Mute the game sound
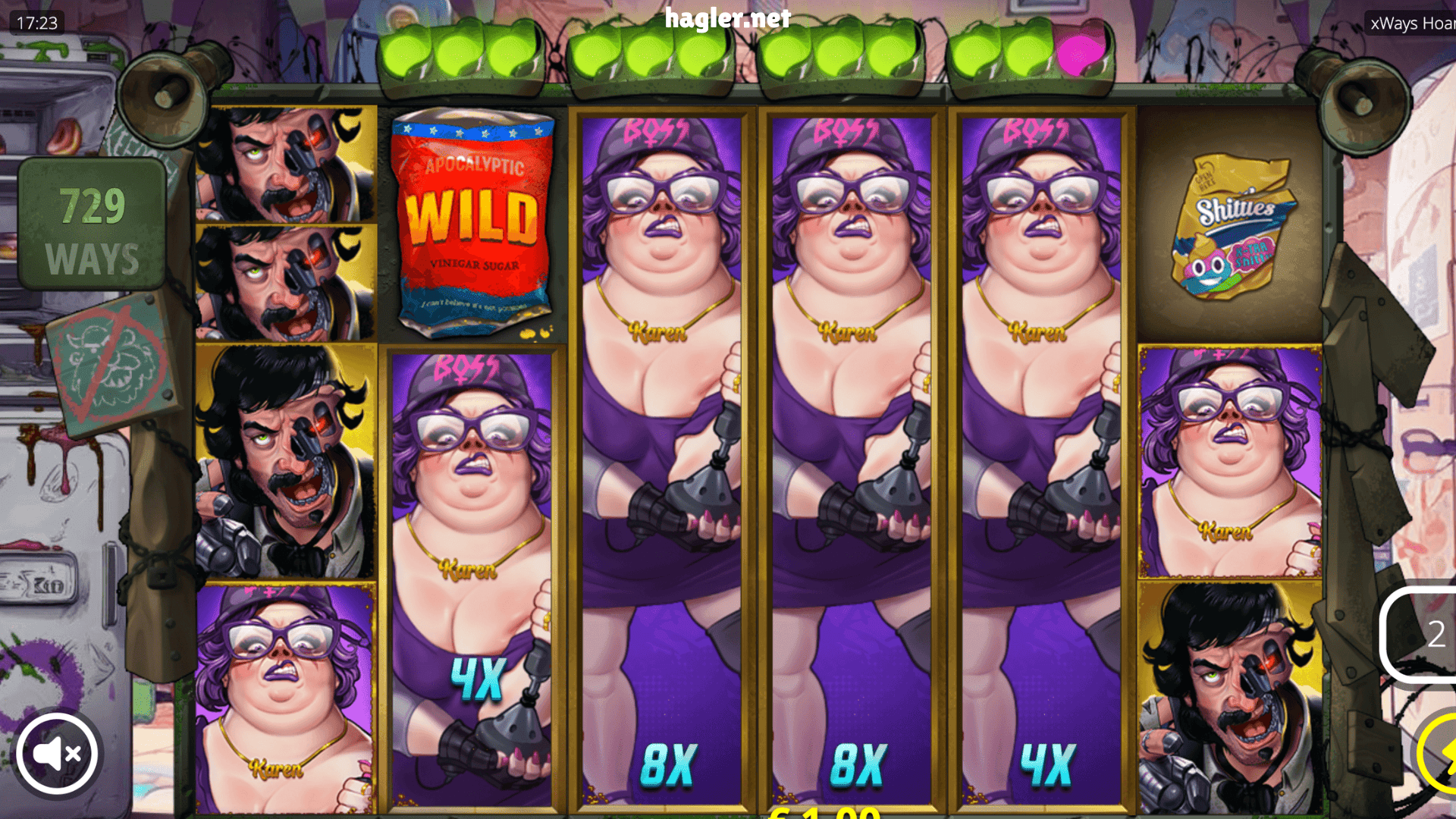1456x819 pixels. tap(57, 752)
